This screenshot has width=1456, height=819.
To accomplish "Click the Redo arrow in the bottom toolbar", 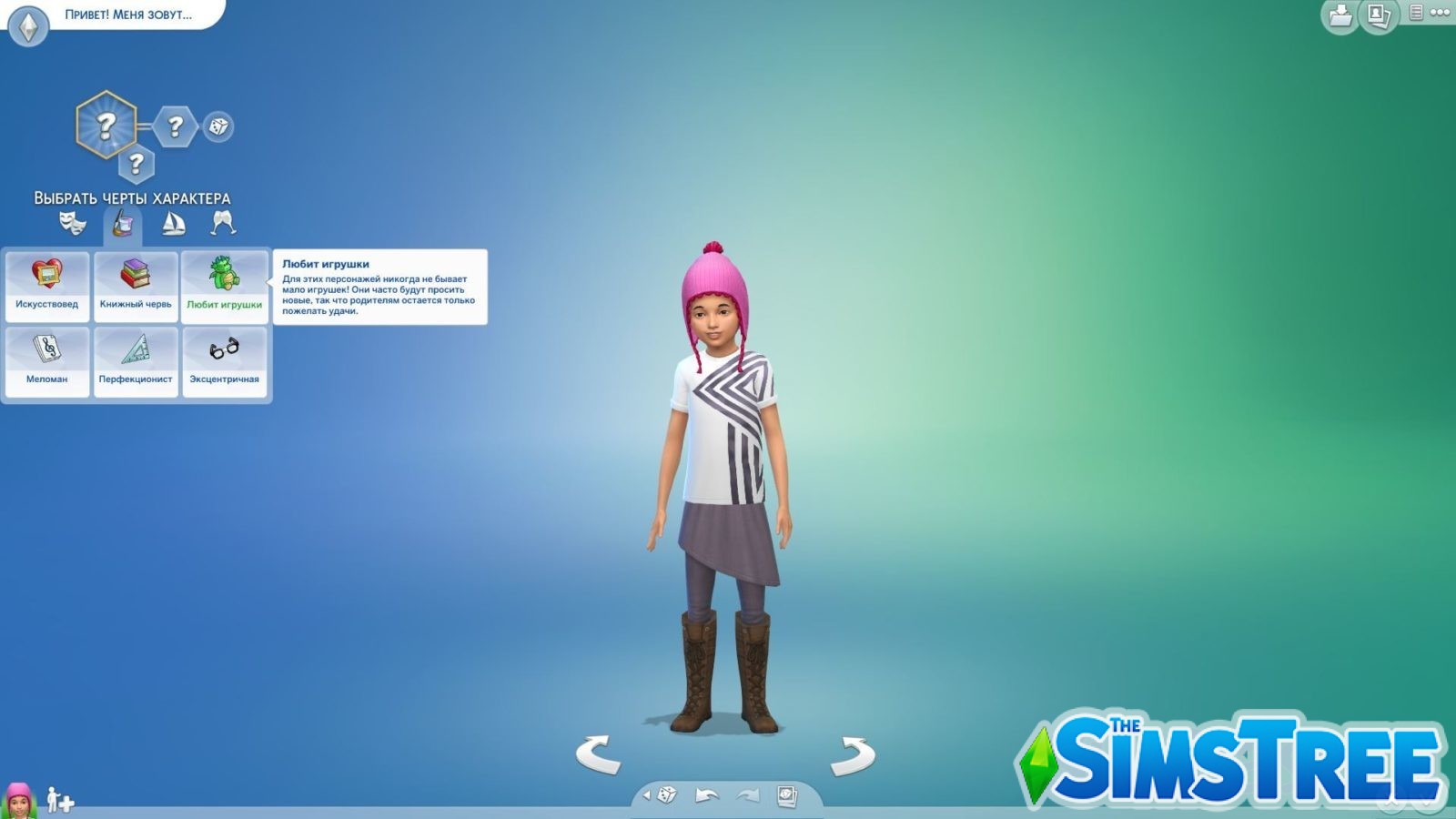I will pos(746,794).
